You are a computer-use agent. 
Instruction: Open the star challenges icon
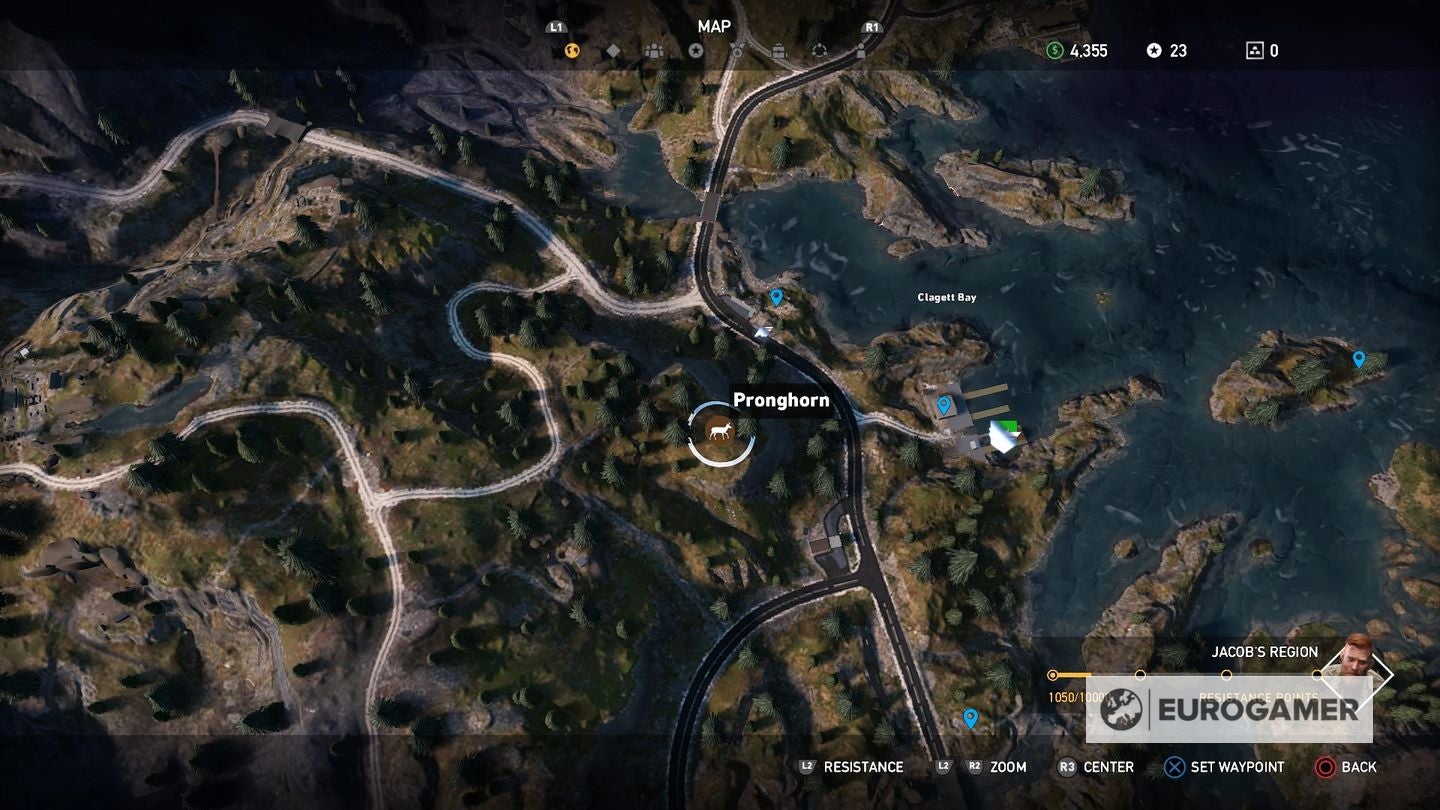point(696,50)
